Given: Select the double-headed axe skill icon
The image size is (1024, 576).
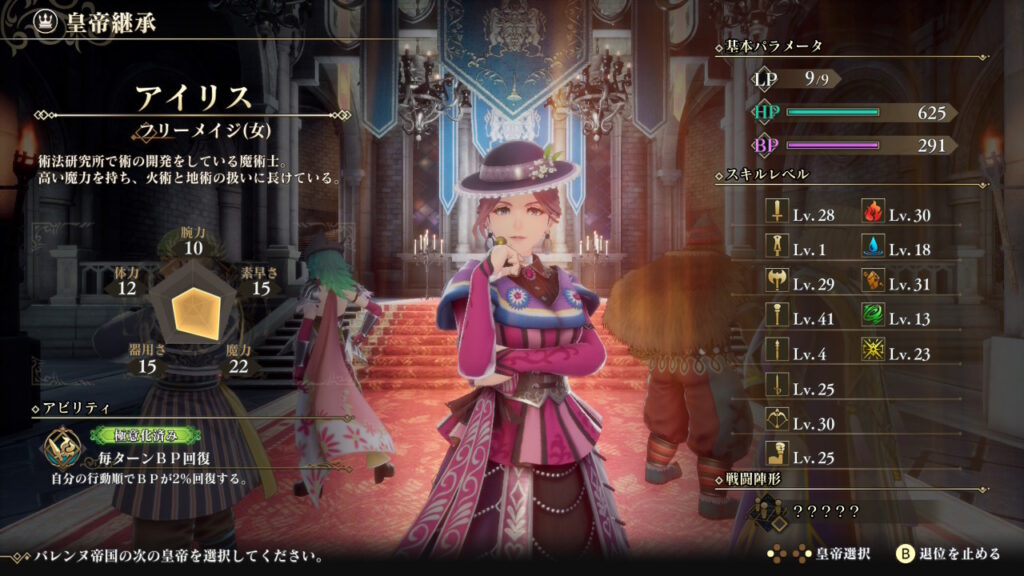Looking at the screenshot, I should 775,282.
